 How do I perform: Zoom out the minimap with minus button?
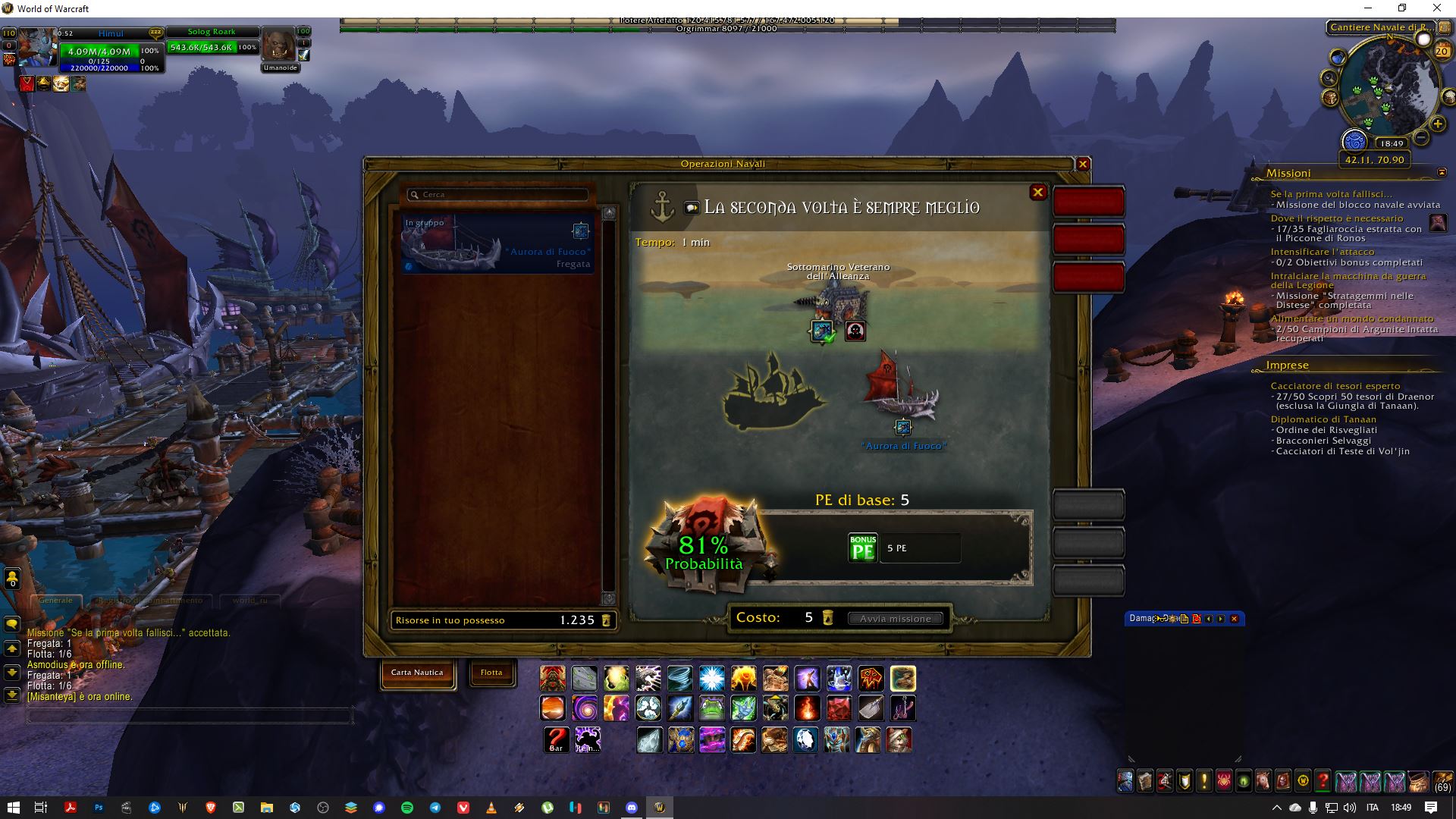pyautogui.click(x=1421, y=137)
